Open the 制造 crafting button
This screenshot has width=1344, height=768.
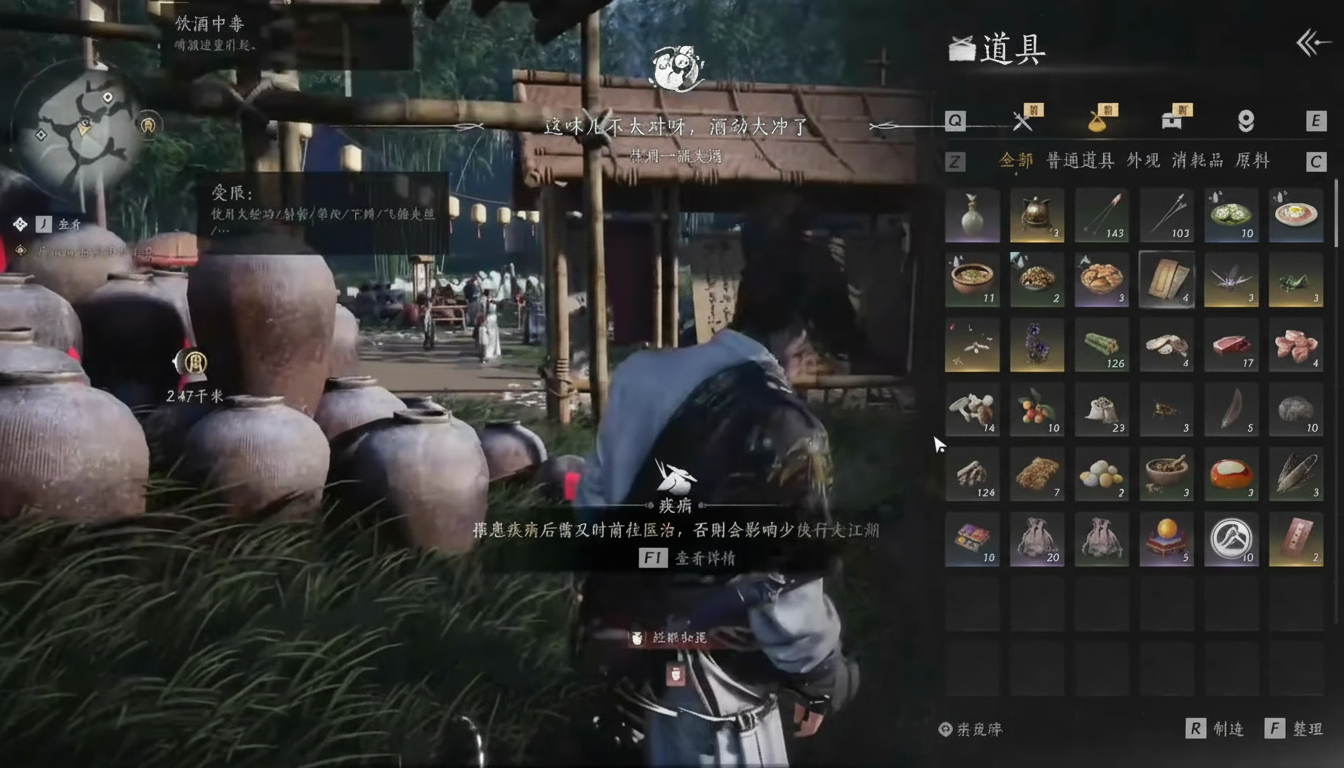point(1216,729)
